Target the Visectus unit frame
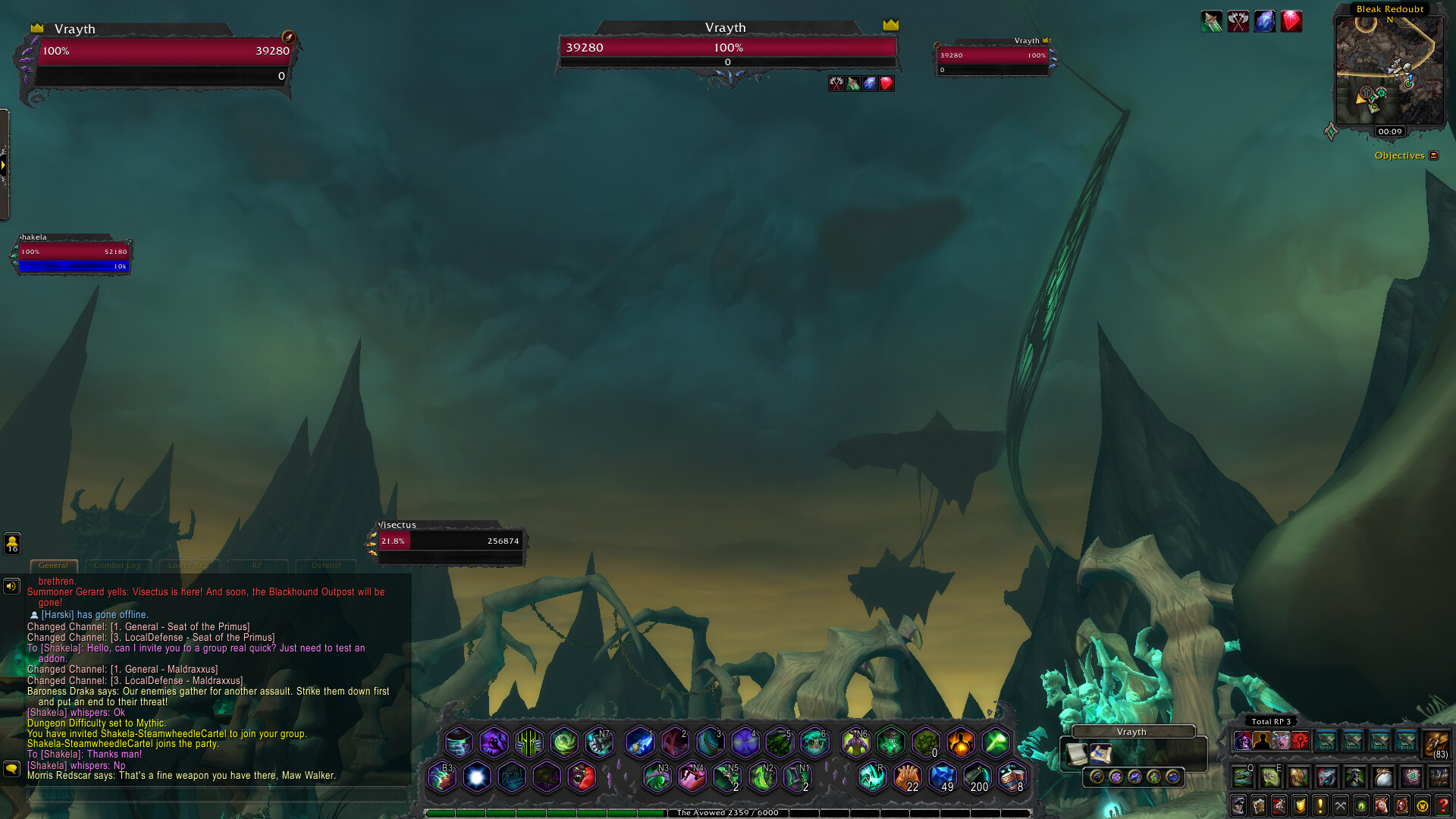1456x819 pixels. click(x=449, y=541)
